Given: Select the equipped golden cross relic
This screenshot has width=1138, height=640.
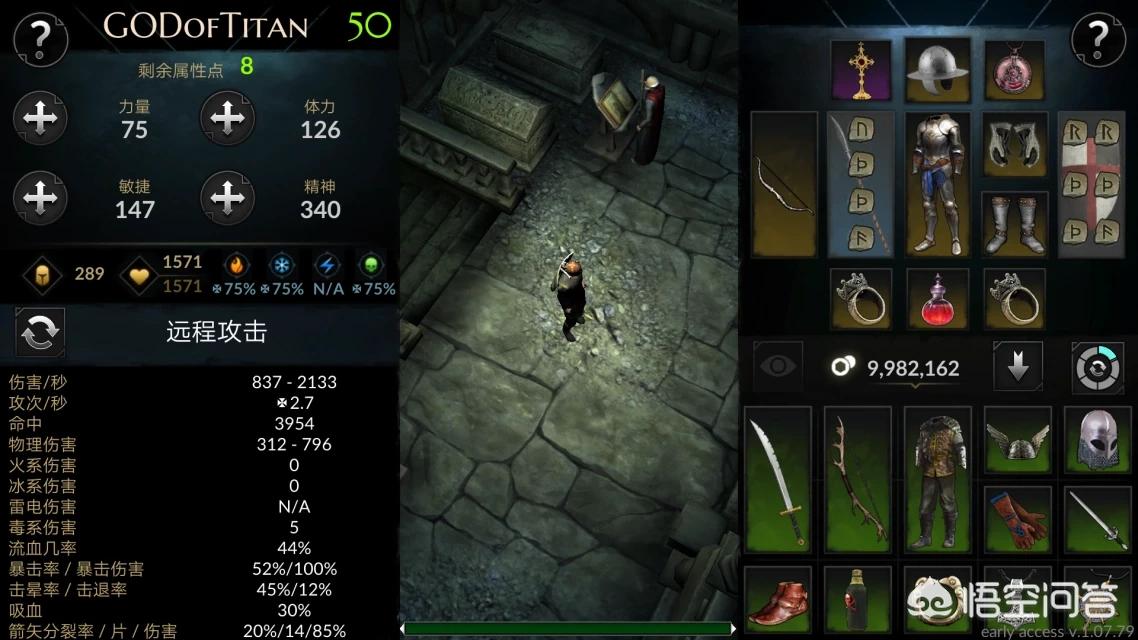Looking at the screenshot, I should pyautogui.click(x=860, y=70).
